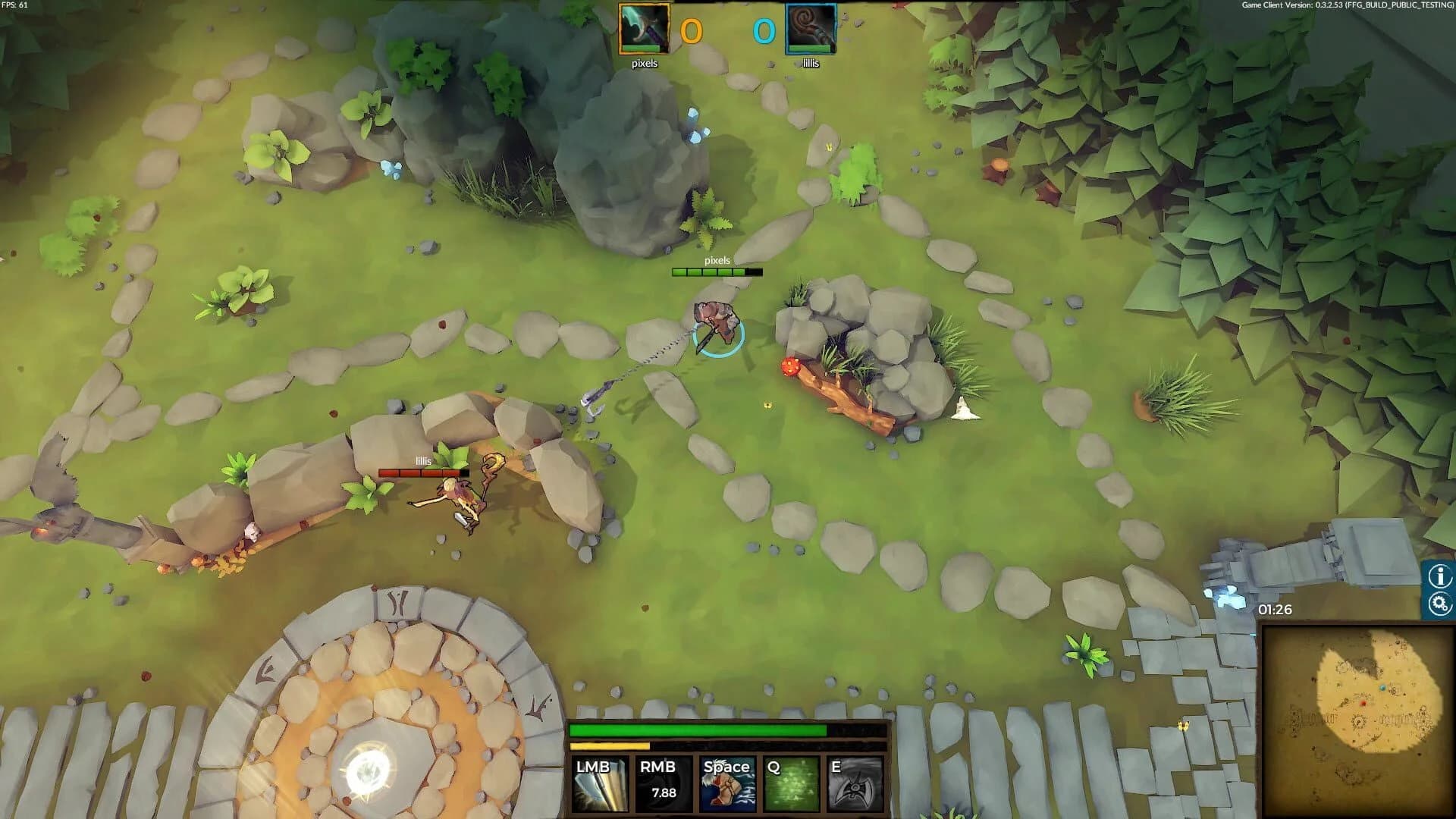Select the lillis player portrait
This screenshot has height=819, width=1456.
[811, 29]
